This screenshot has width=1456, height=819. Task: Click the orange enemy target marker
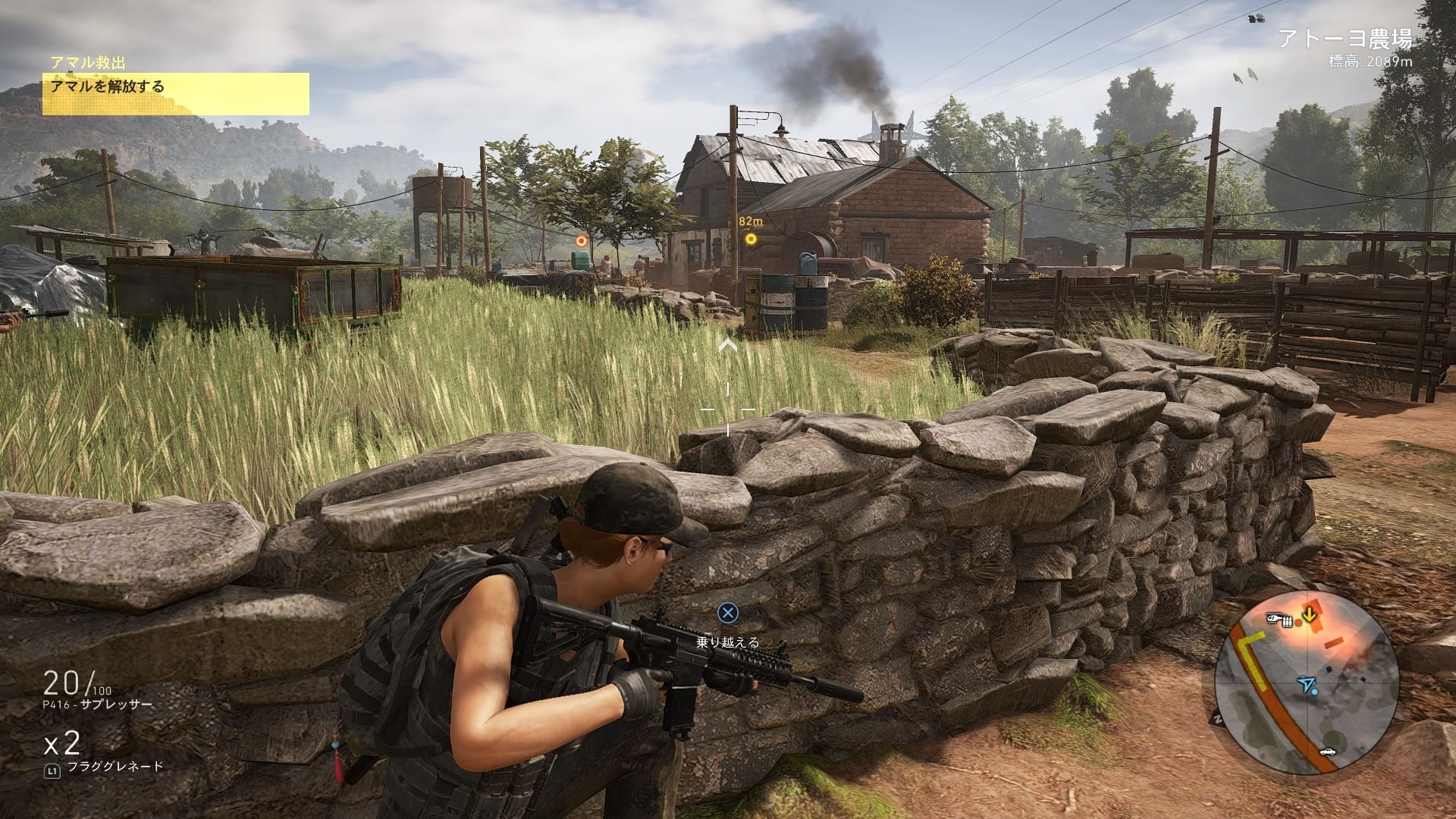point(582,240)
